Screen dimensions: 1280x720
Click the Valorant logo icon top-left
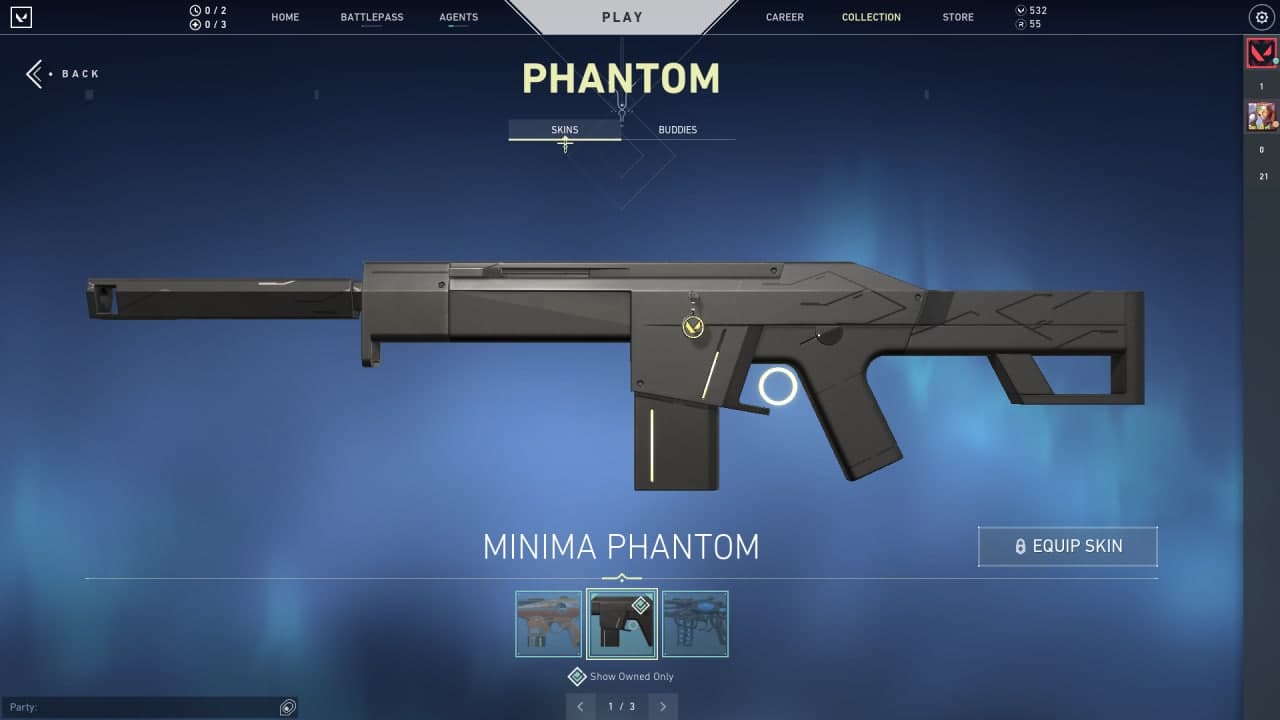pos(21,16)
